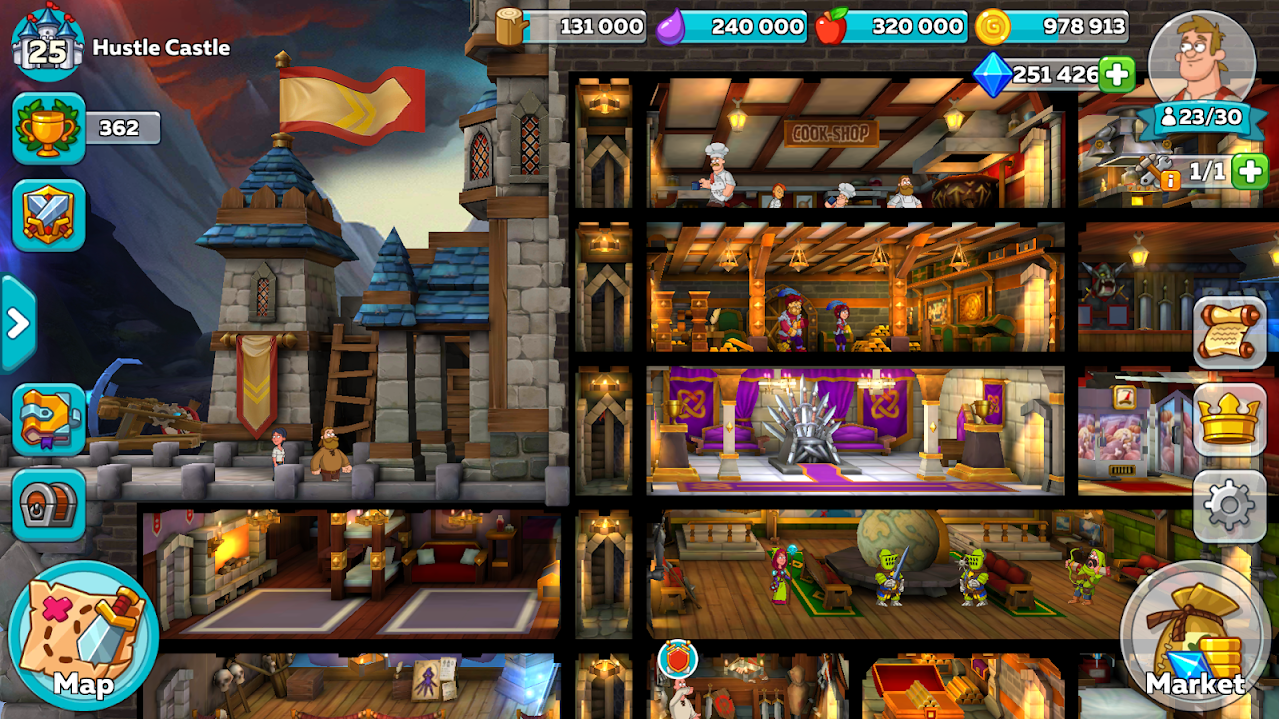Open the blue mask portal icon

[48, 419]
